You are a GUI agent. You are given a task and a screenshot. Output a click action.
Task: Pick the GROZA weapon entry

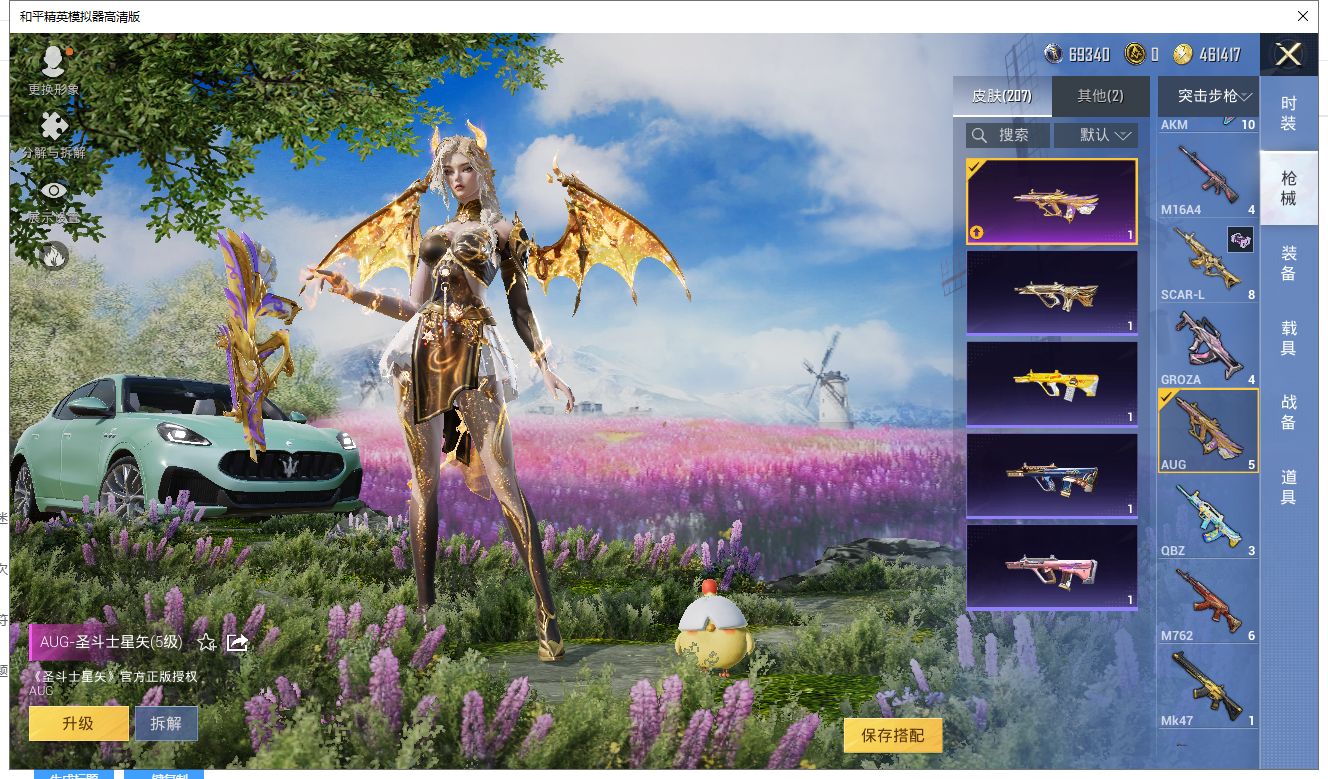point(1207,348)
